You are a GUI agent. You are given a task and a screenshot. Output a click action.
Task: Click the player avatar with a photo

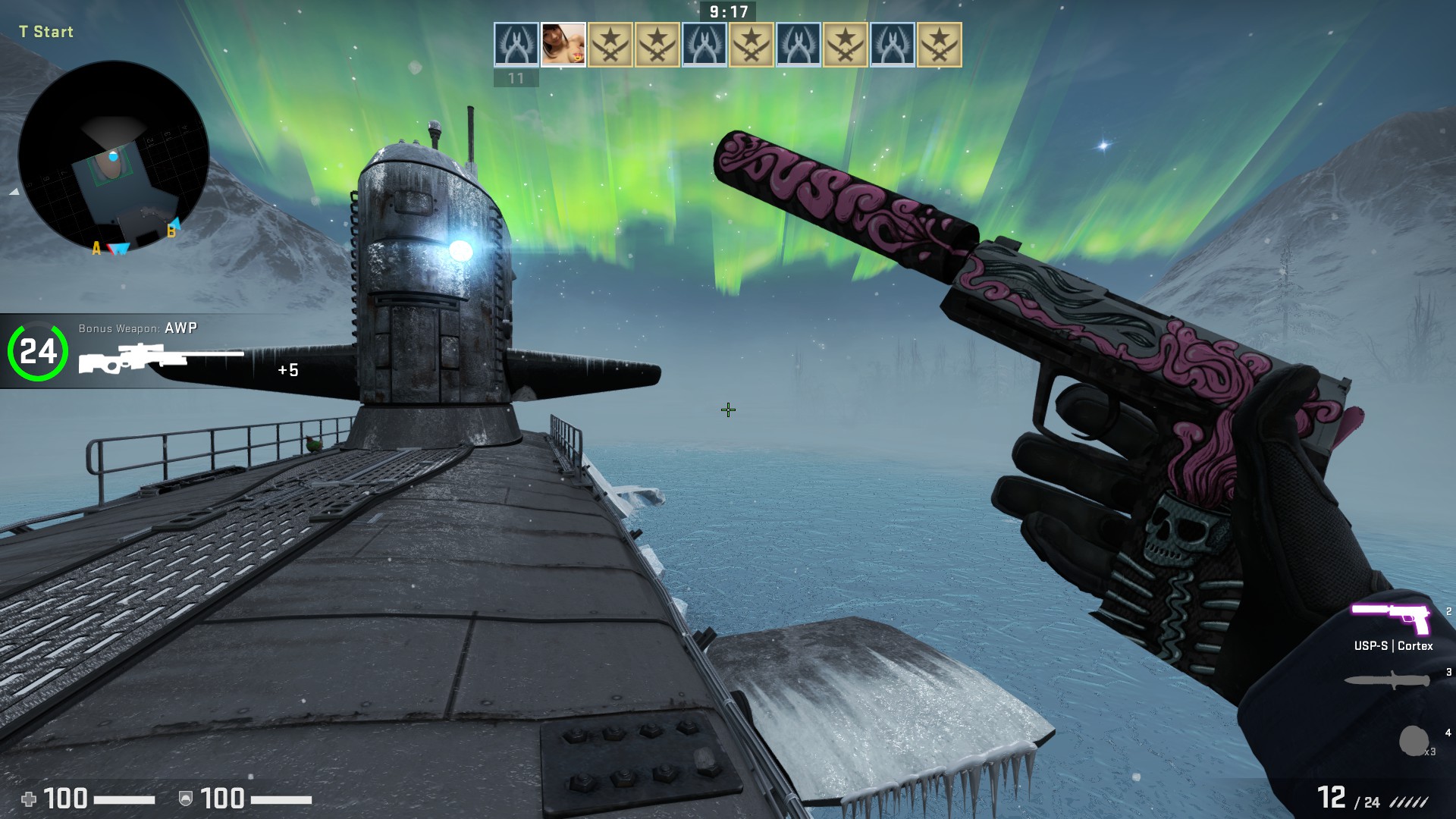563,45
